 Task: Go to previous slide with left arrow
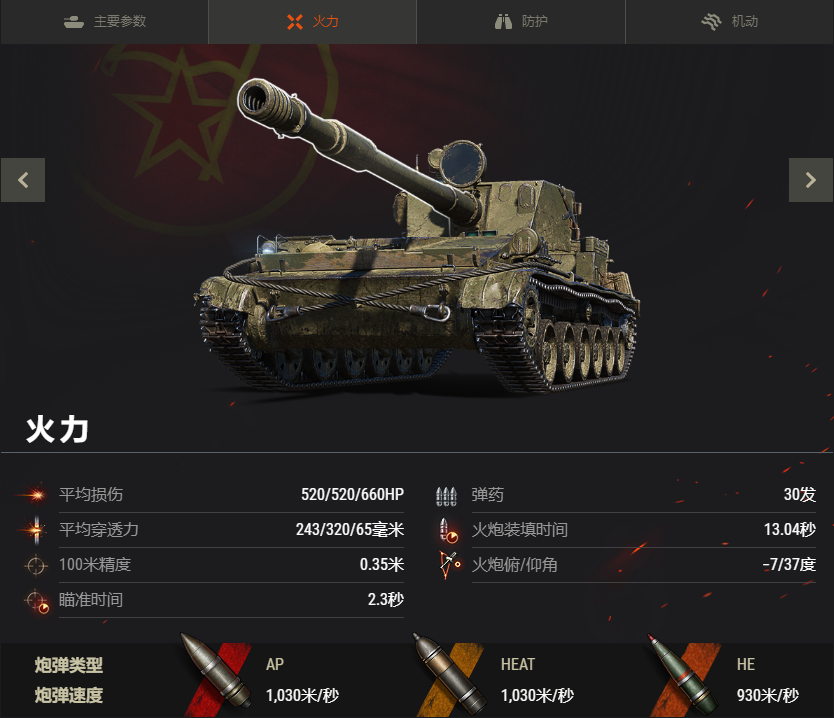click(23, 180)
